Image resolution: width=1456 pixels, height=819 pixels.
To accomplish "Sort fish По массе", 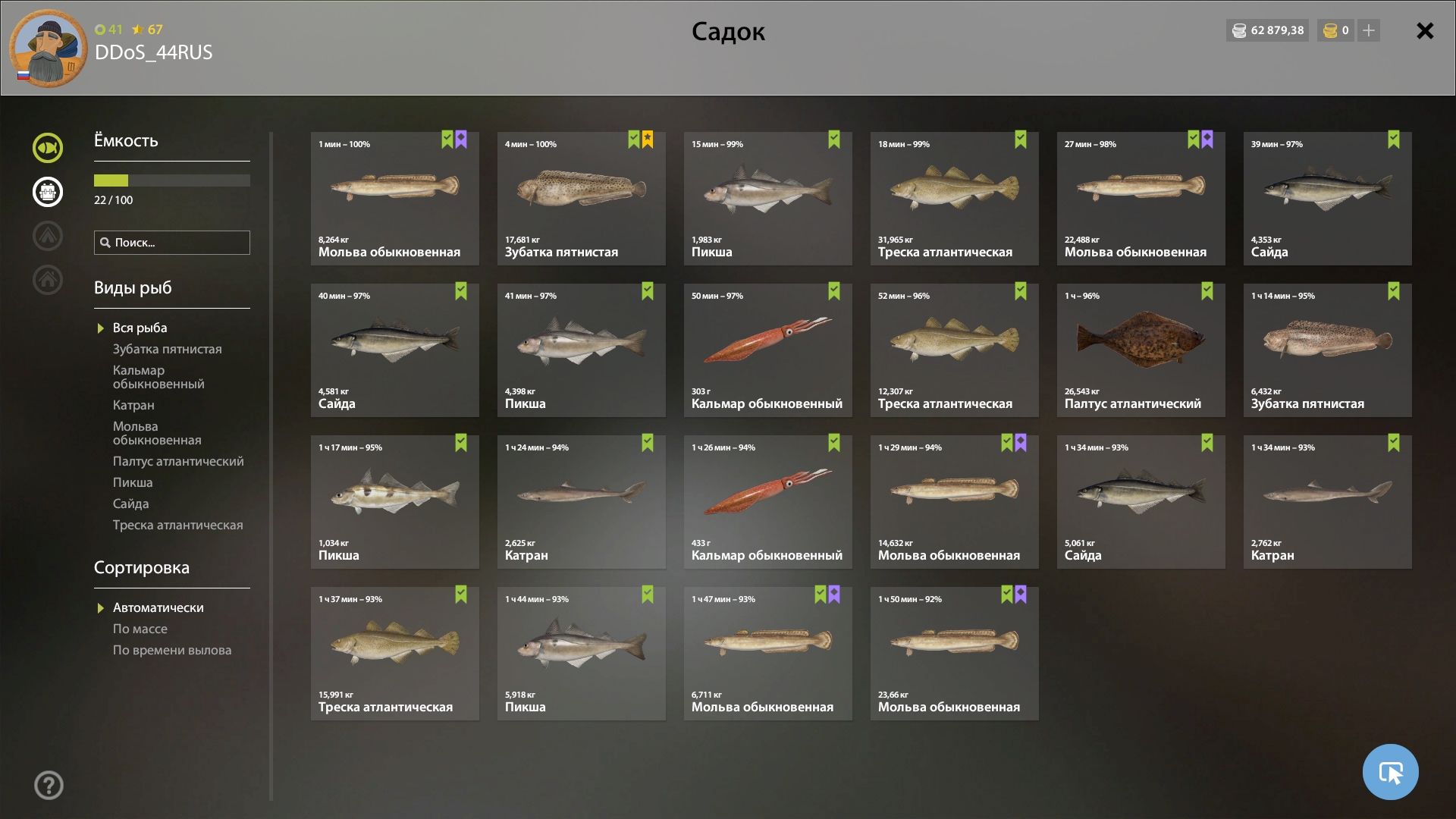I will (x=140, y=629).
